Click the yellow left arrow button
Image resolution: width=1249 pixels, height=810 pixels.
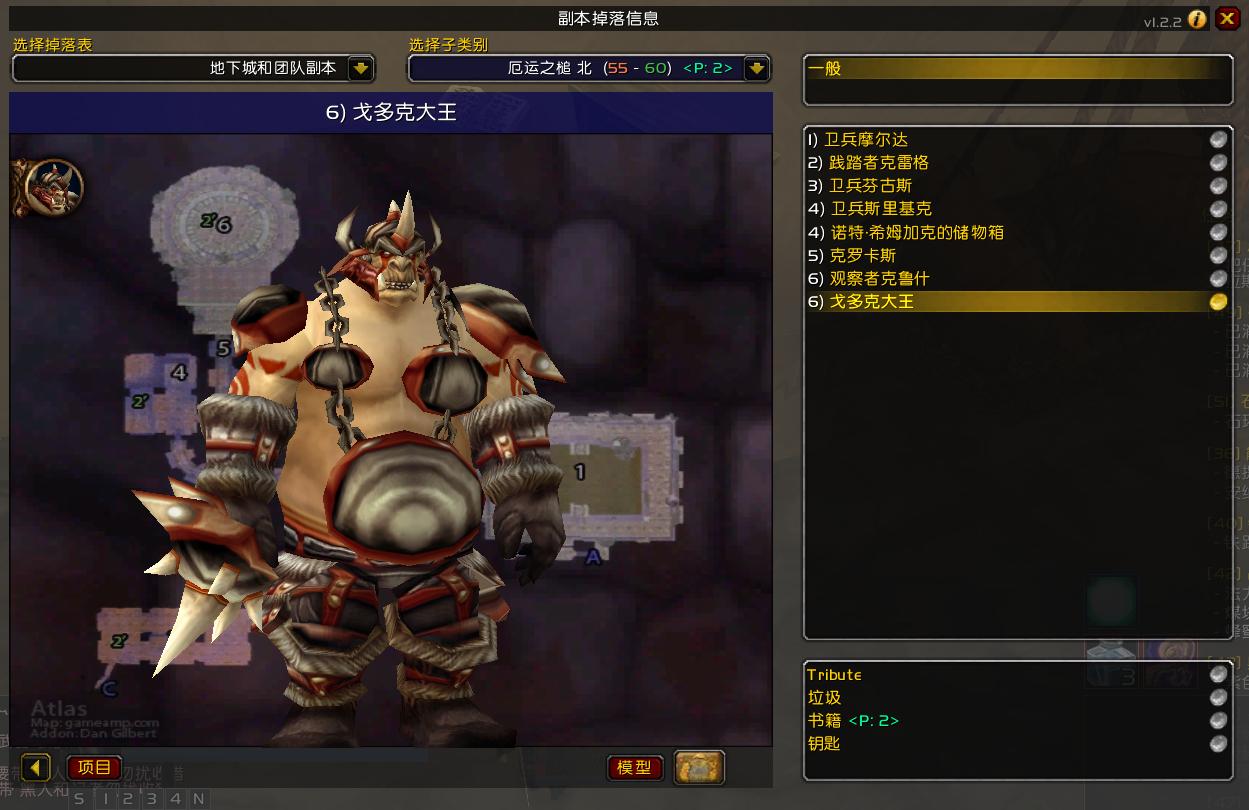point(36,768)
